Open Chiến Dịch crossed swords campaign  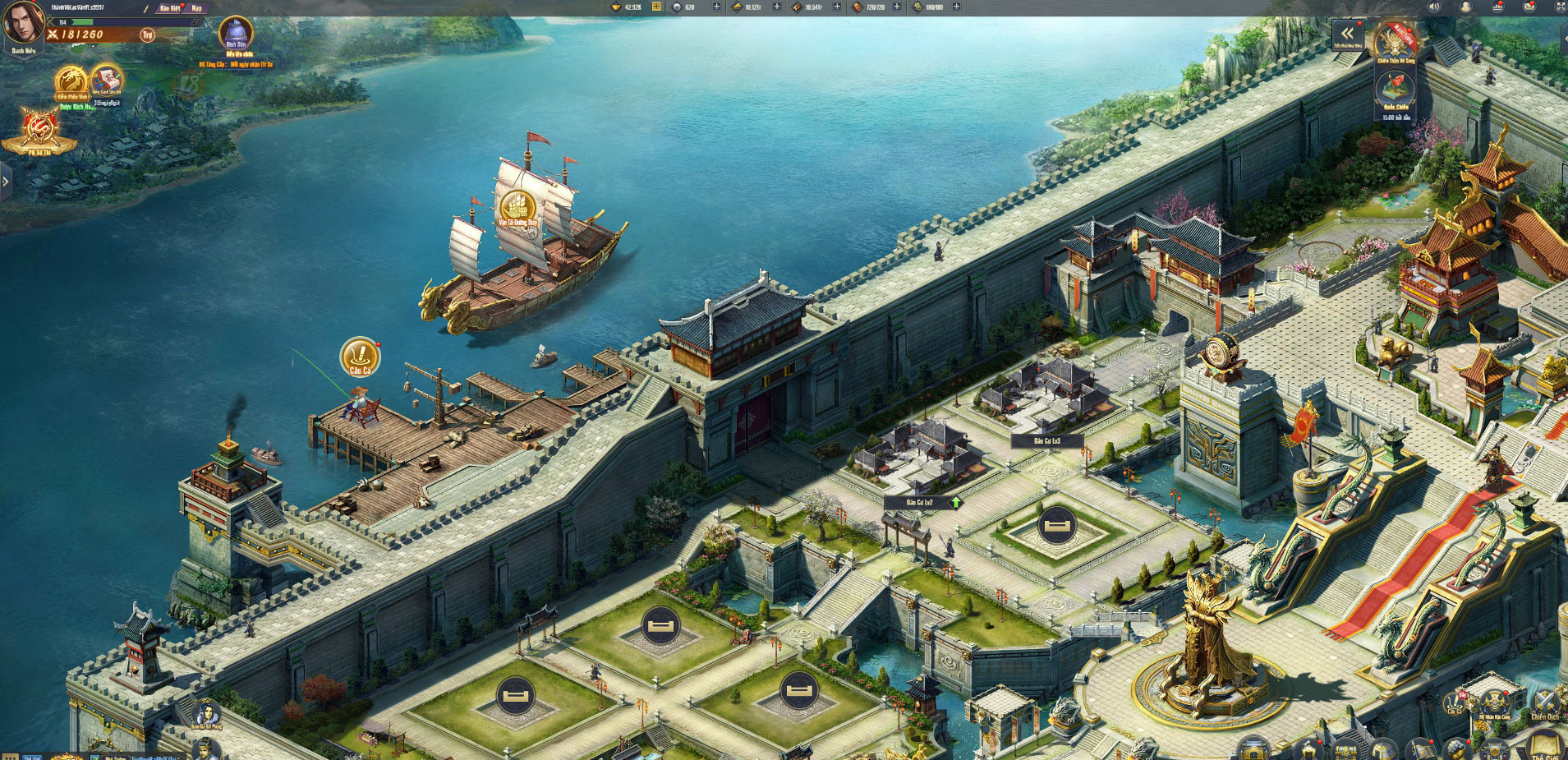coord(1545,702)
